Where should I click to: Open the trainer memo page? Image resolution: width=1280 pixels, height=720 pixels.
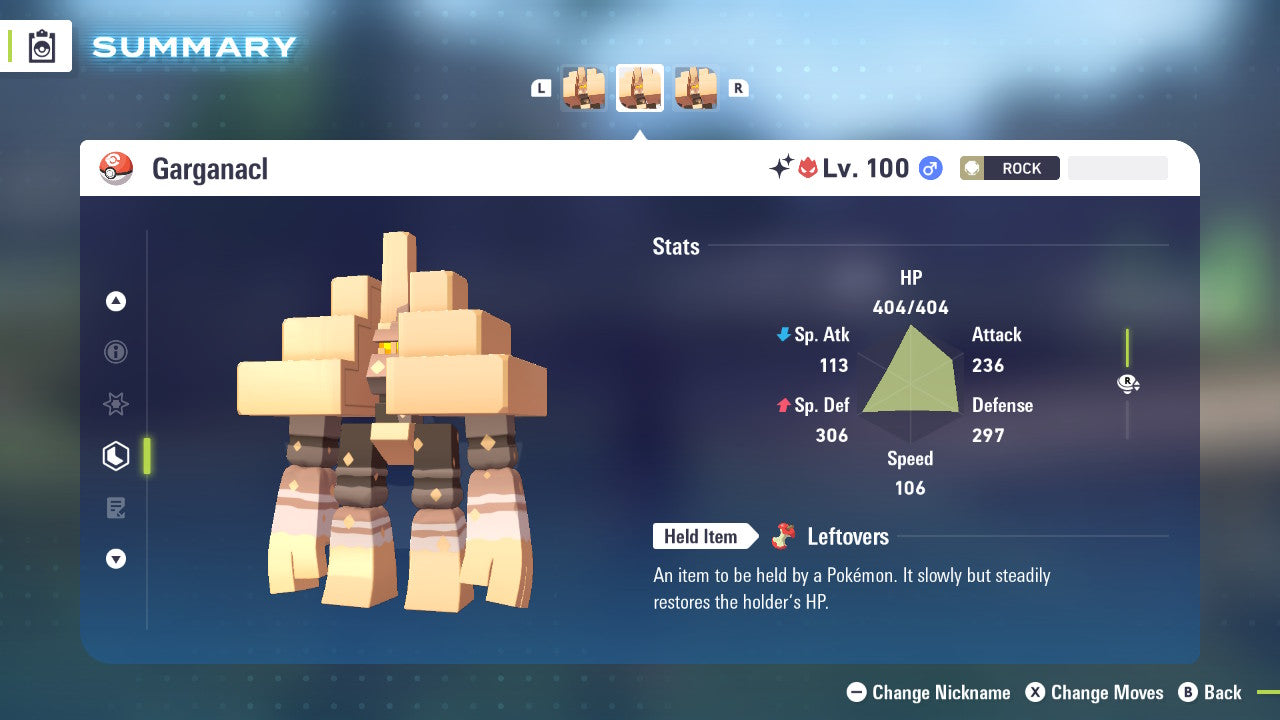116,508
